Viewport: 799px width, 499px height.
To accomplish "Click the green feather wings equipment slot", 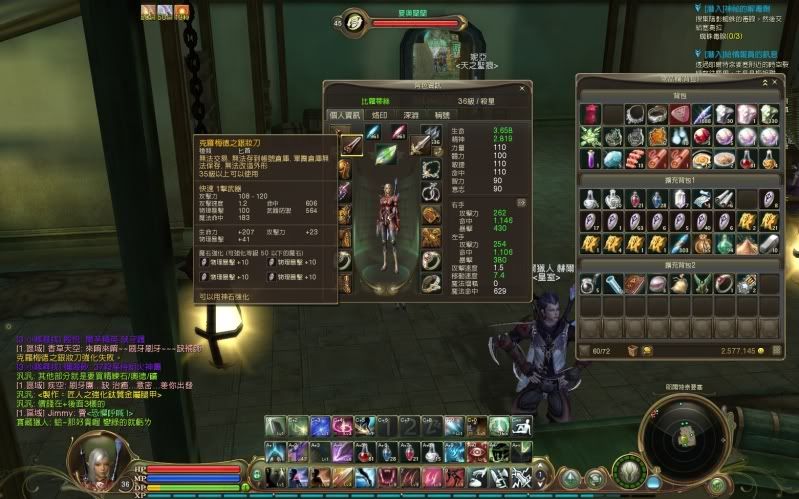I will (385, 154).
